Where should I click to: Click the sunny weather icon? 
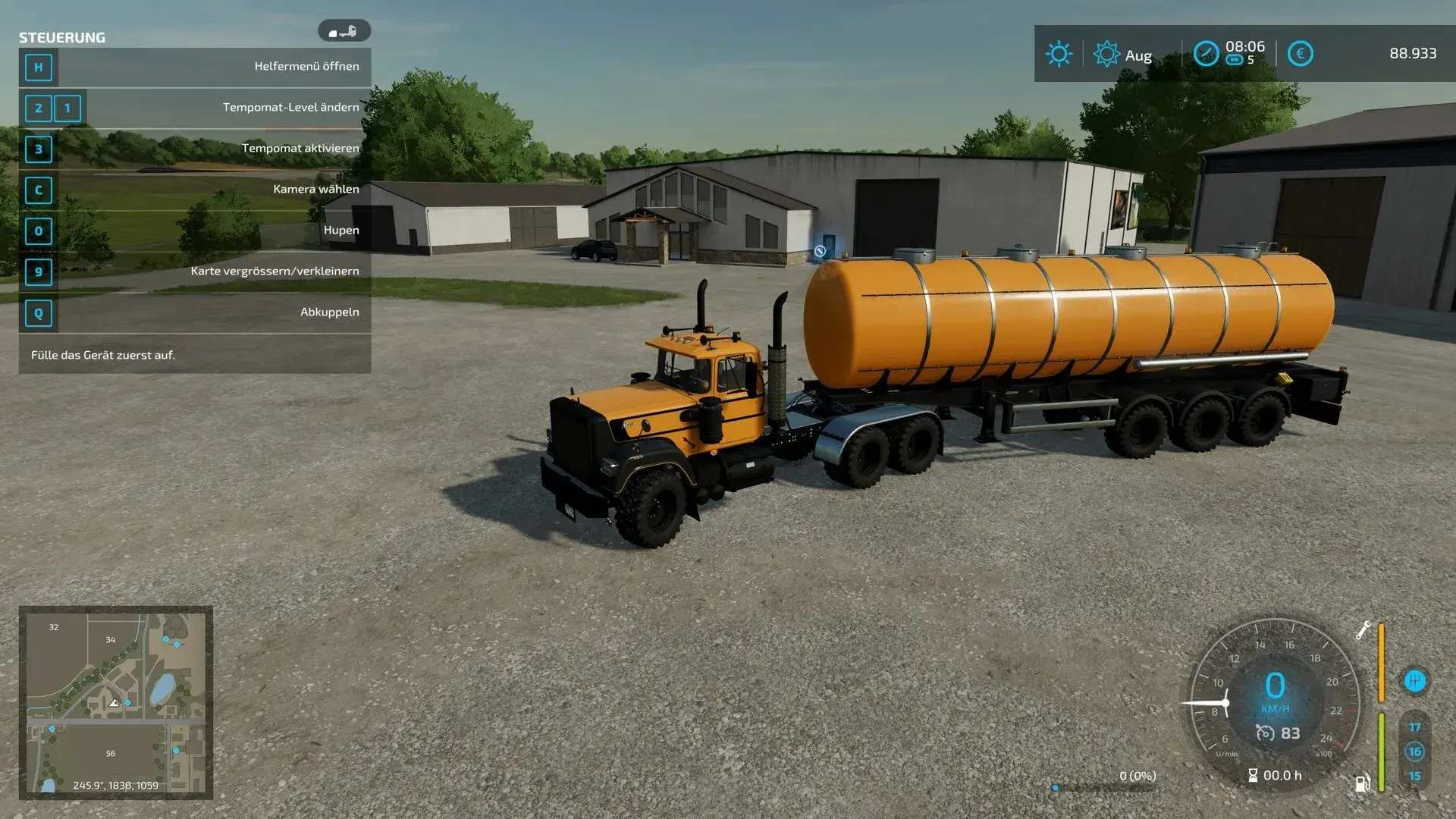(1059, 54)
